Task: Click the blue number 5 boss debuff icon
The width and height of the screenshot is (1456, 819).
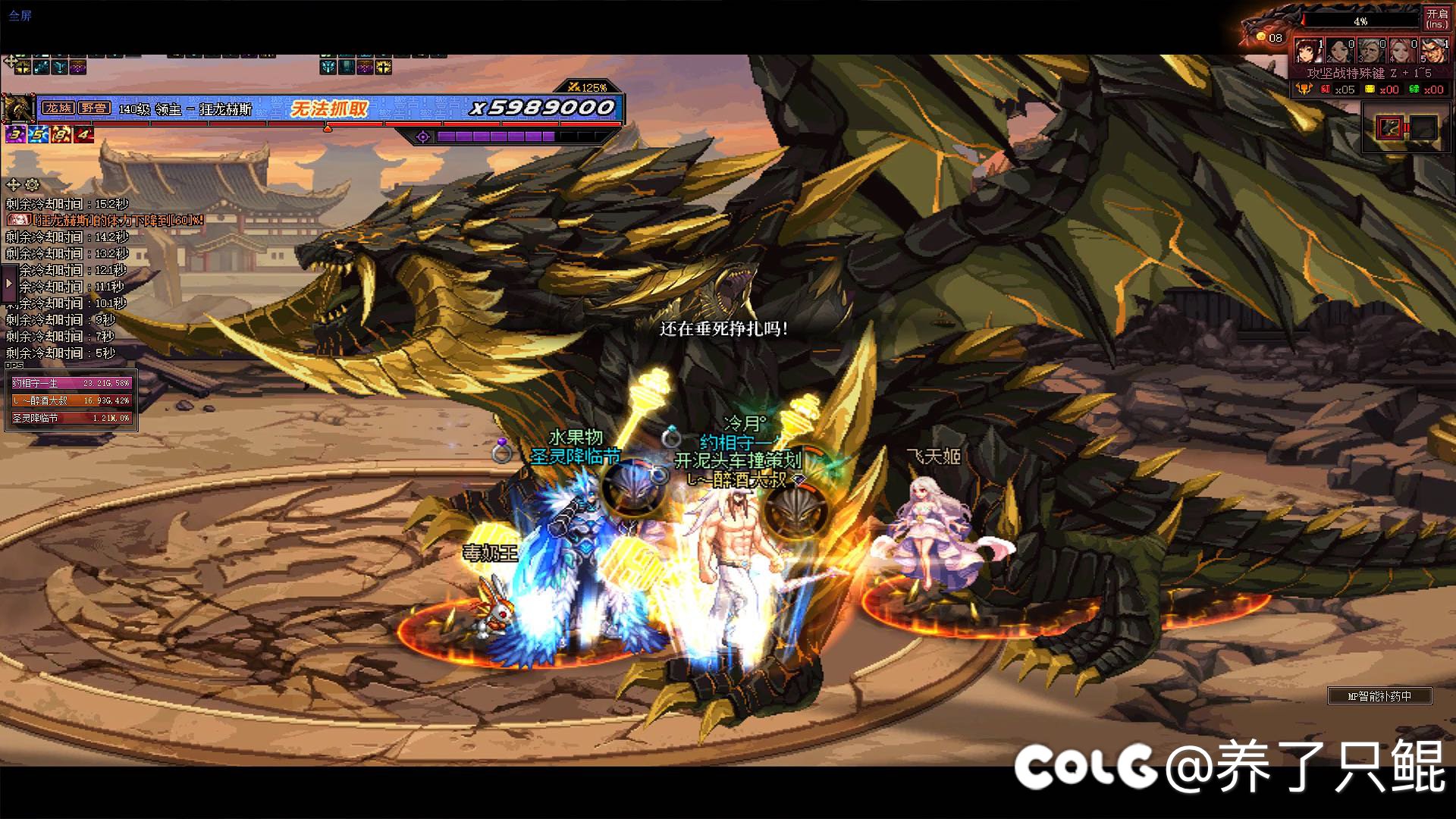Action: coord(37,135)
